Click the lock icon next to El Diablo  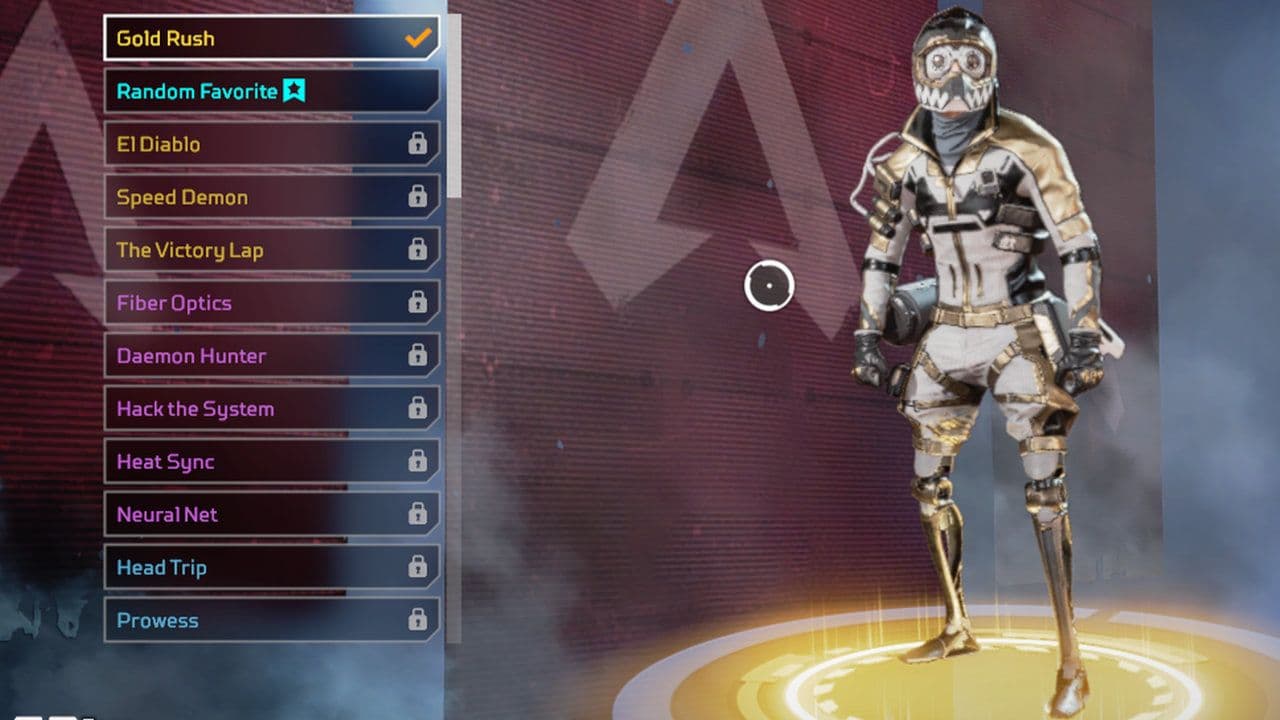coord(418,144)
